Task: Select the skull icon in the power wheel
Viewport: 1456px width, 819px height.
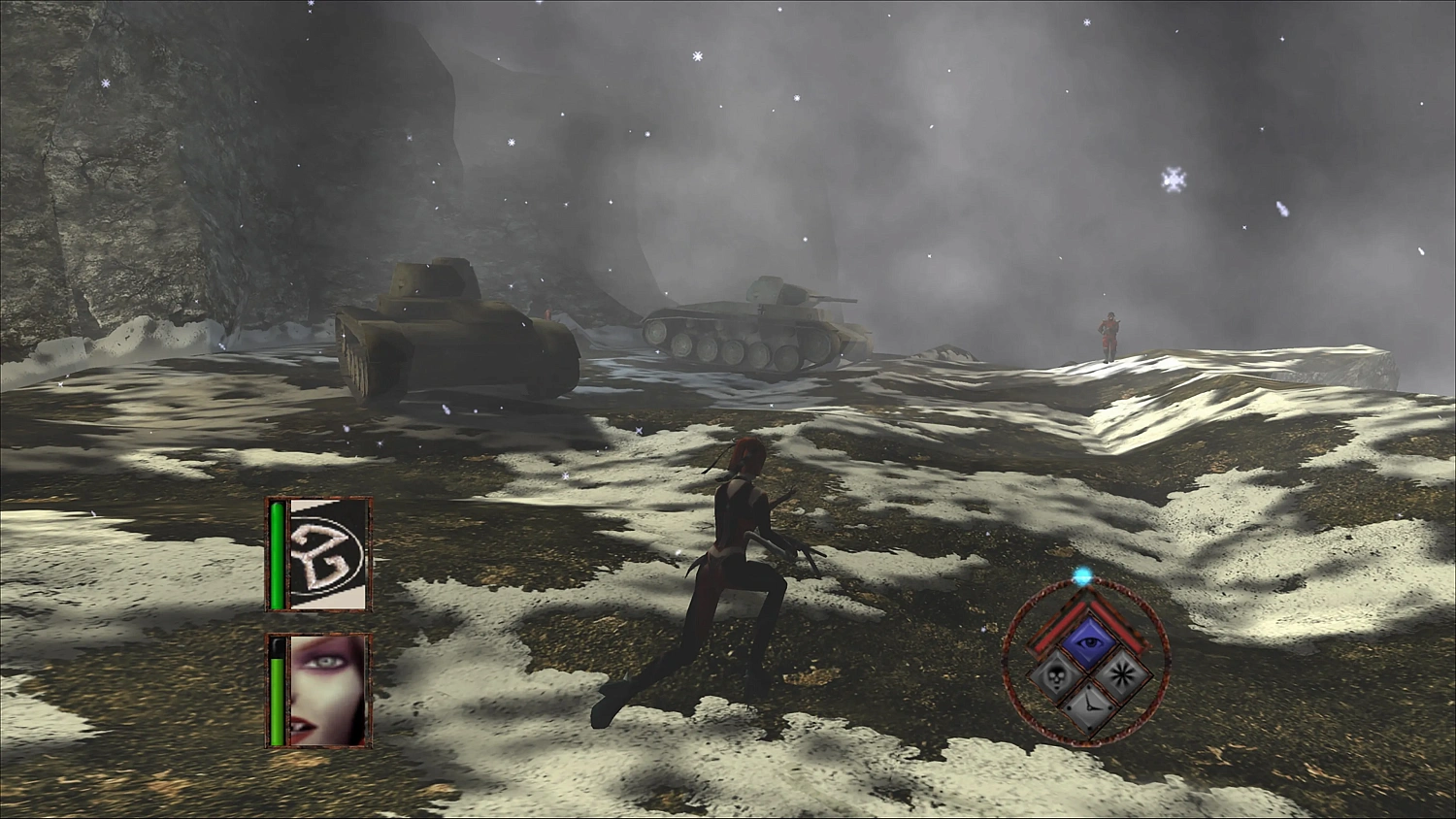Action: click(x=1057, y=677)
